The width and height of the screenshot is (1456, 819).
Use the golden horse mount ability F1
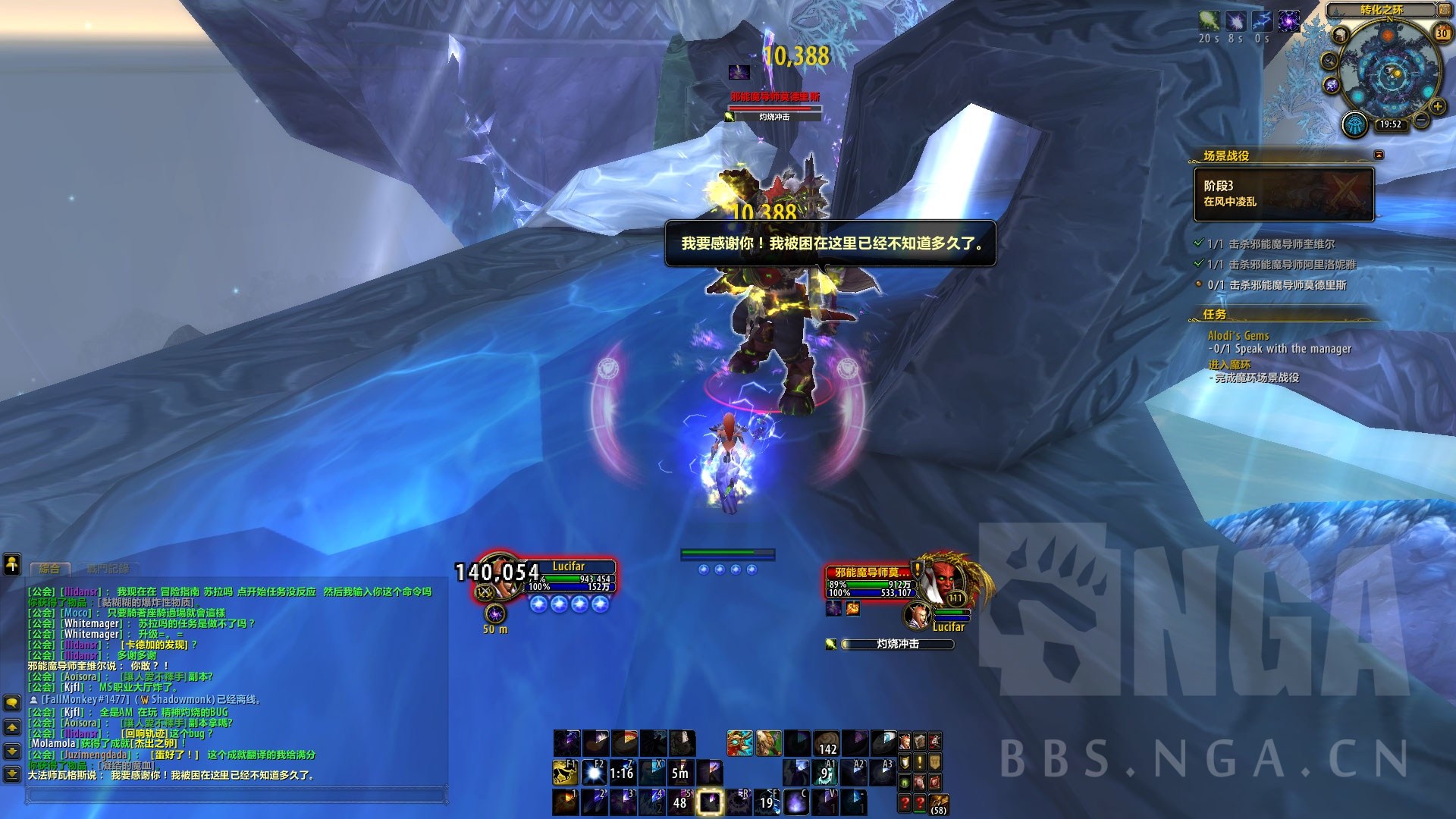click(x=564, y=772)
